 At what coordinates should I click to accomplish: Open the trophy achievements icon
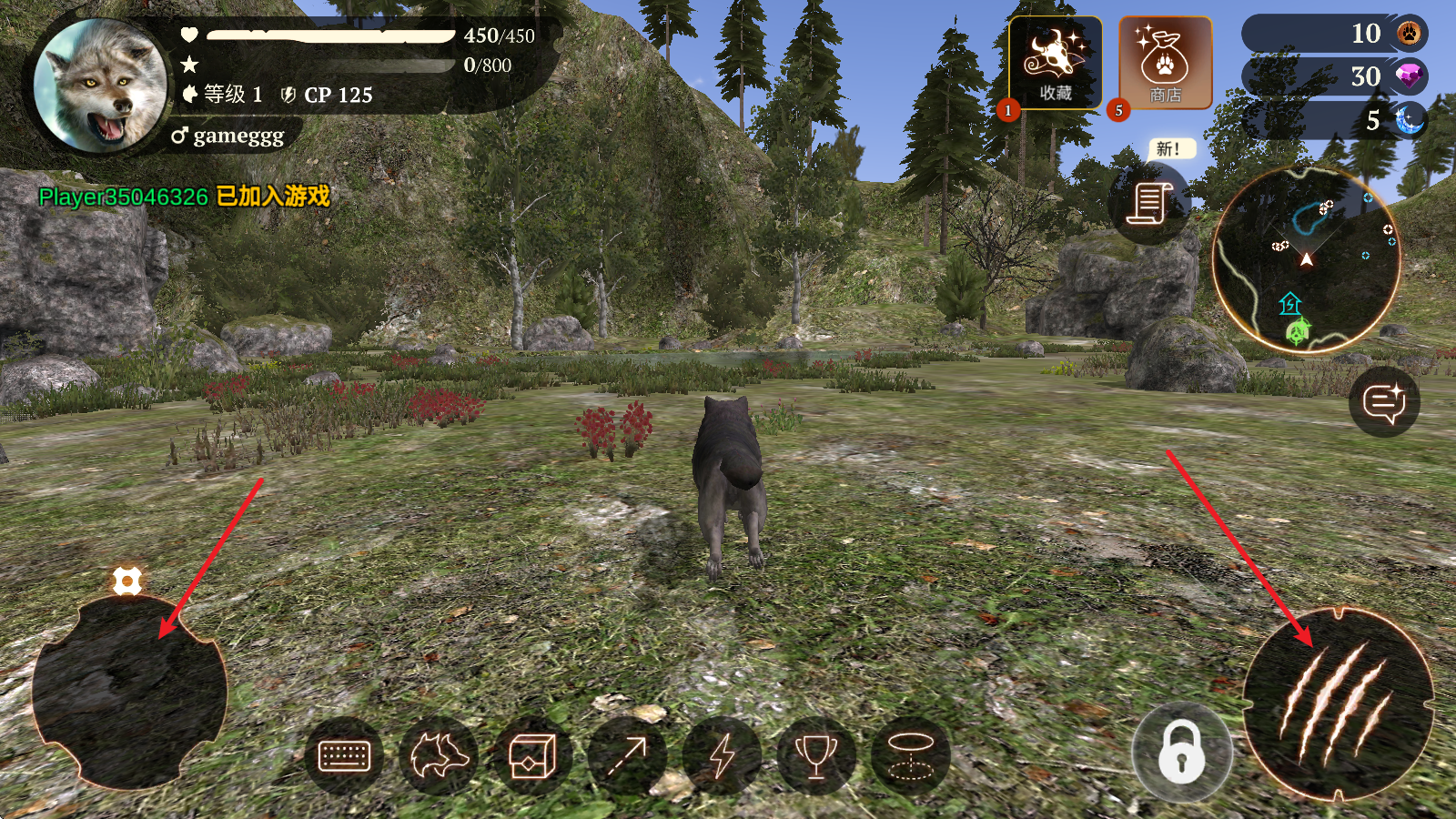(816, 755)
